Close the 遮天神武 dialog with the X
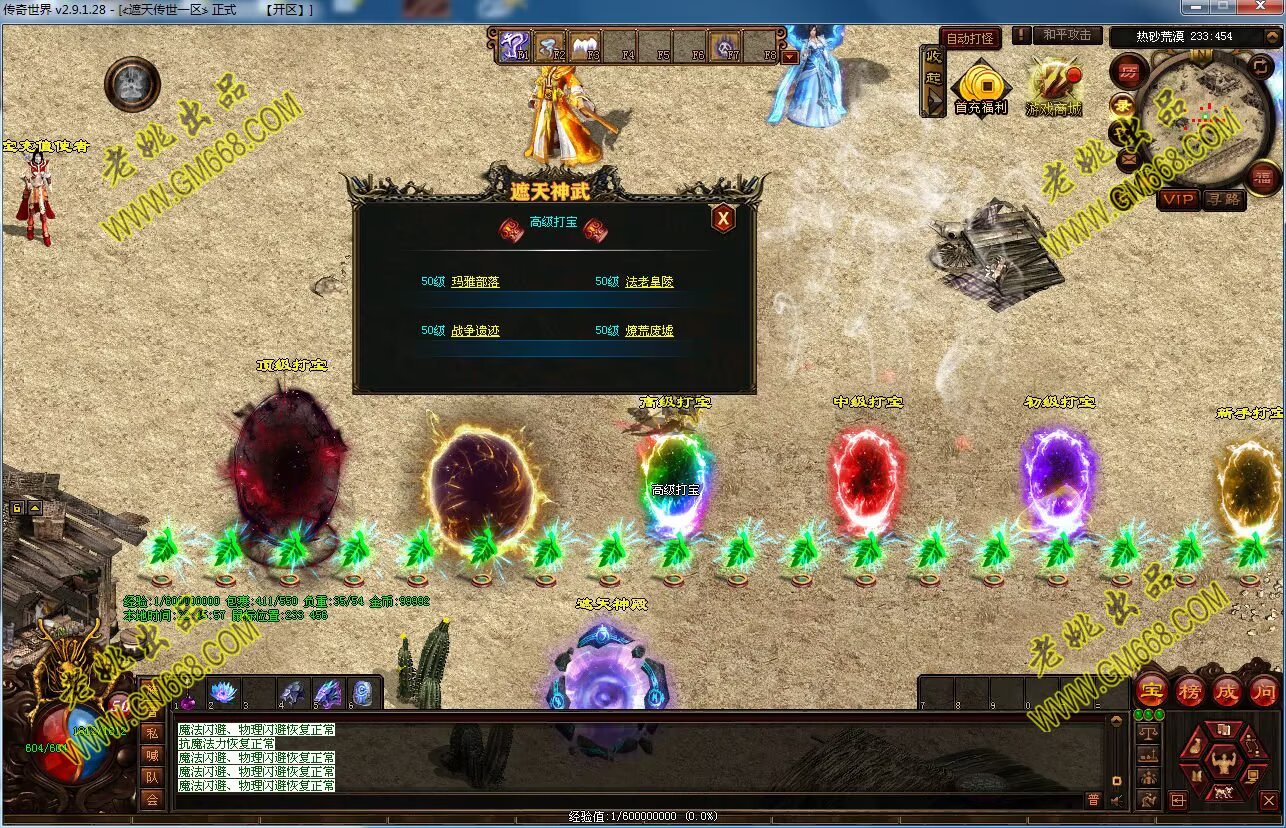This screenshot has width=1286, height=828. pos(723,218)
